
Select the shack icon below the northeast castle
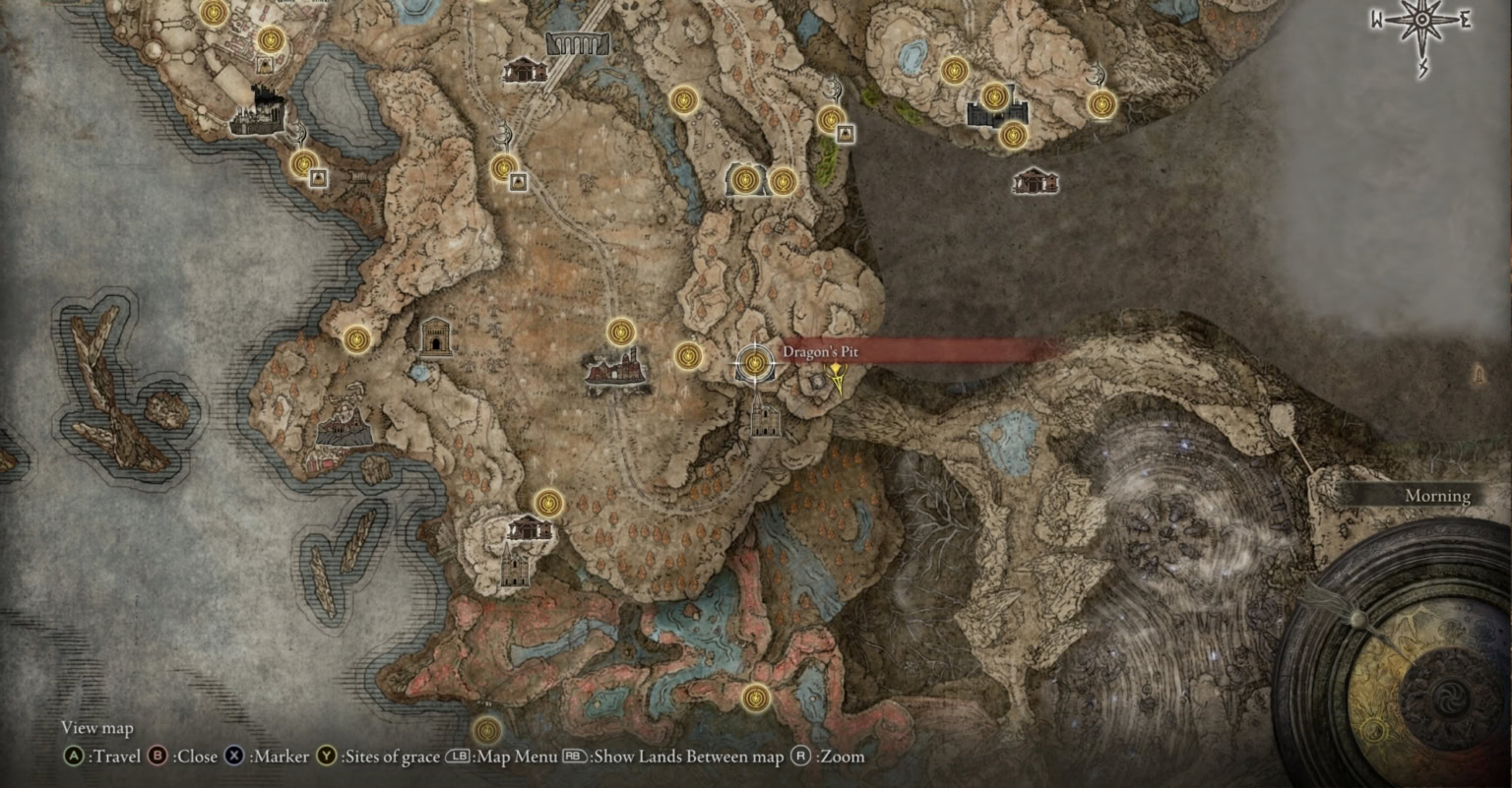click(1037, 181)
